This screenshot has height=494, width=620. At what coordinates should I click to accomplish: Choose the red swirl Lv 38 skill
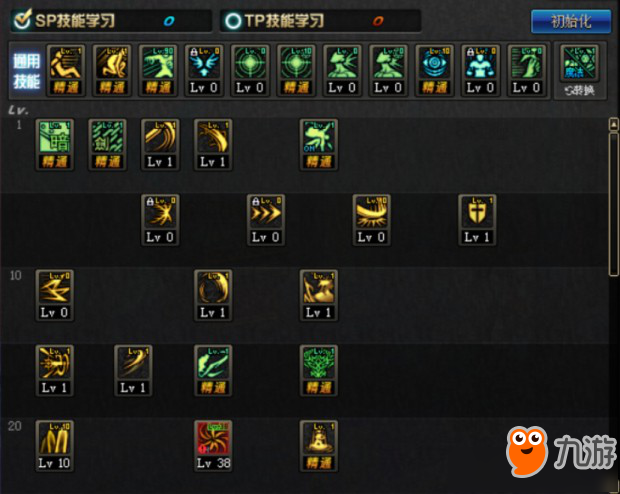tap(213, 445)
